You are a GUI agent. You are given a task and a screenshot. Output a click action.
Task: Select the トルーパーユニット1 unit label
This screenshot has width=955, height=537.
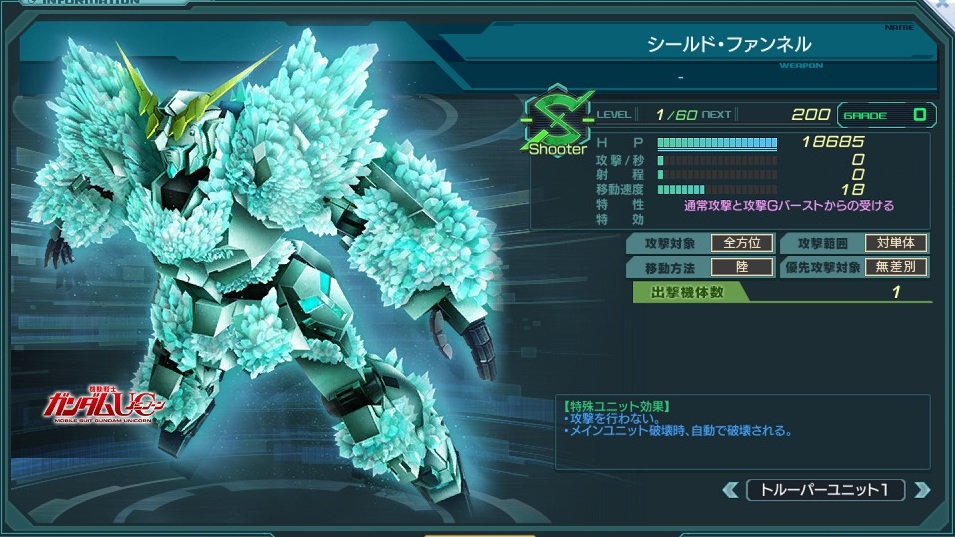(x=825, y=490)
